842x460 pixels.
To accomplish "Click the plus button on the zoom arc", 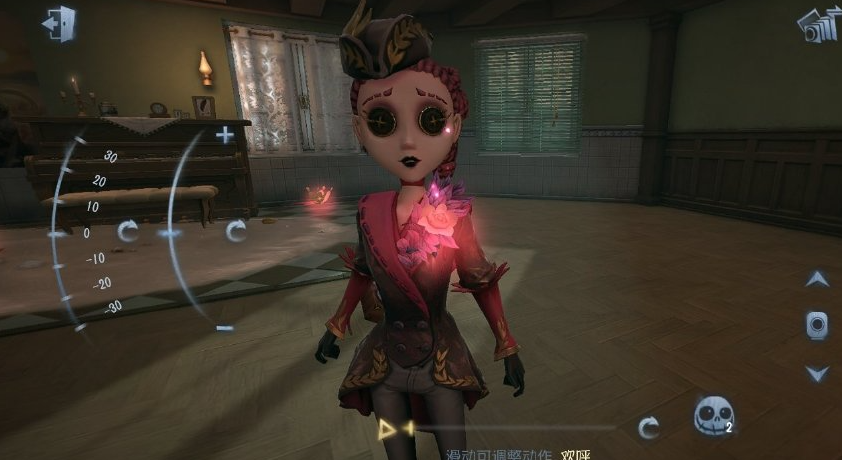I will pos(225,135).
